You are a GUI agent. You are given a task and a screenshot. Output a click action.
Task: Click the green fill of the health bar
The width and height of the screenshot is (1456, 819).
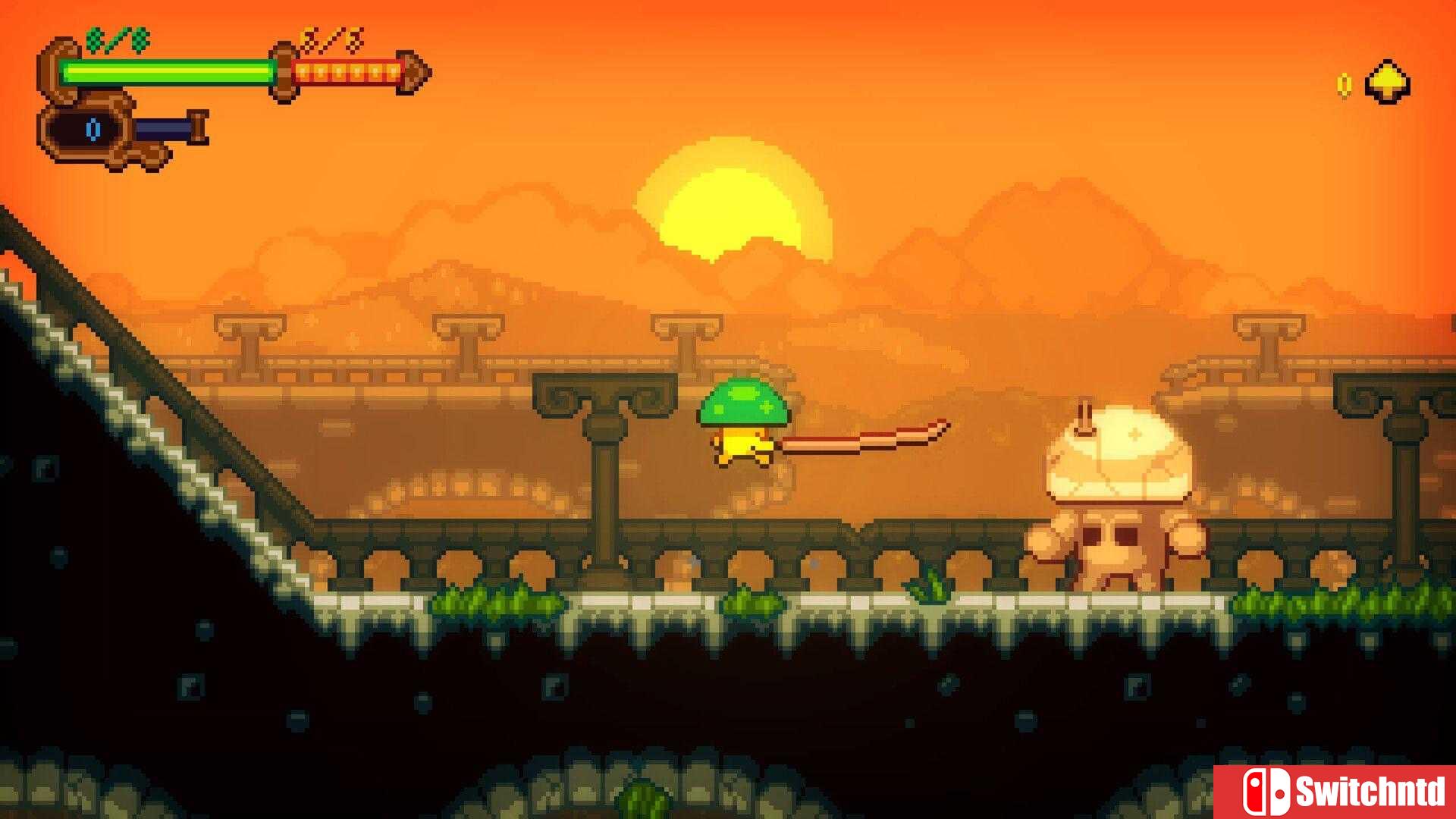tap(167, 72)
